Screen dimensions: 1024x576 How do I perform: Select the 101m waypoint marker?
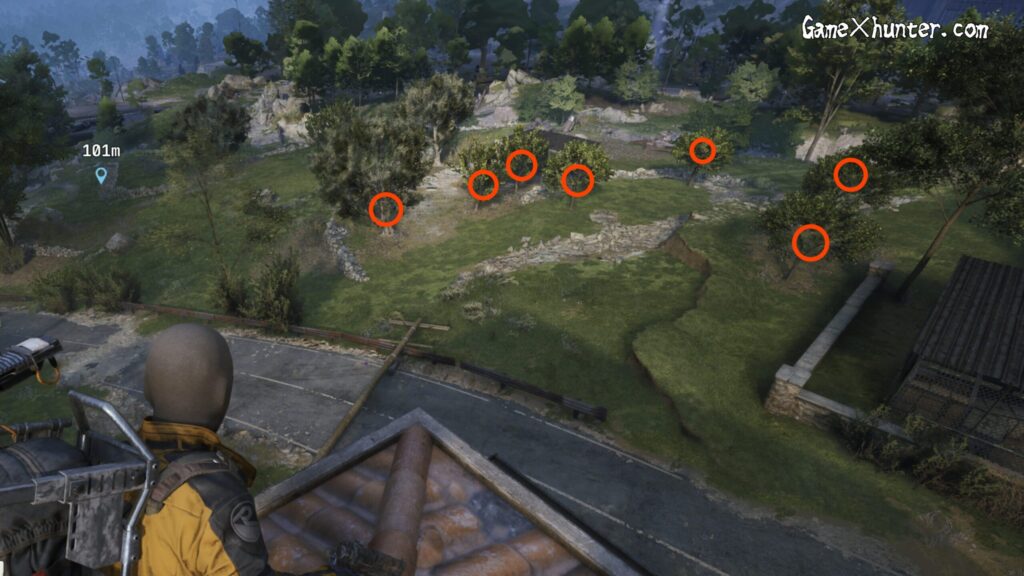tap(100, 176)
